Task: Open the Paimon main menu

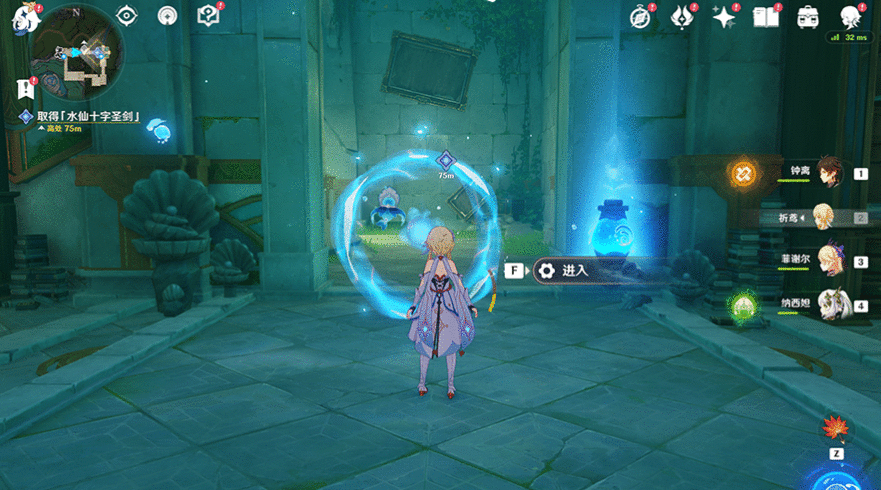Action: point(23,18)
